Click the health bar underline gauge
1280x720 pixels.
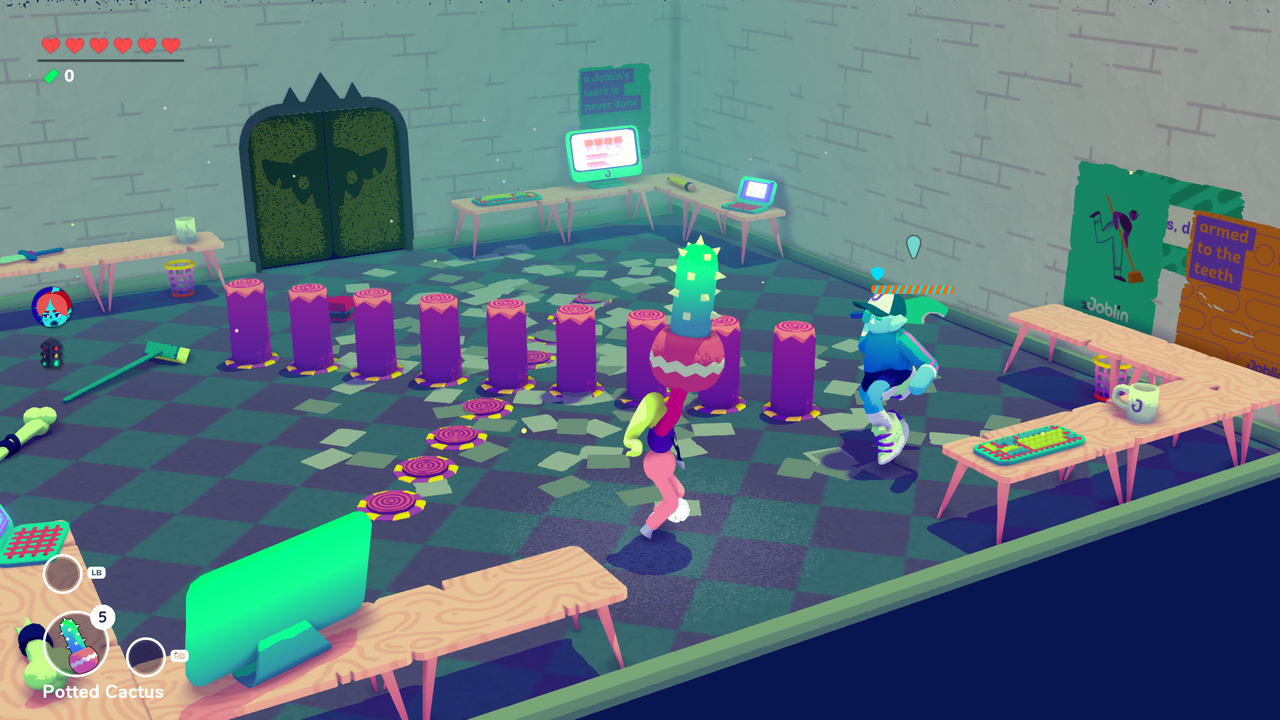(x=108, y=58)
